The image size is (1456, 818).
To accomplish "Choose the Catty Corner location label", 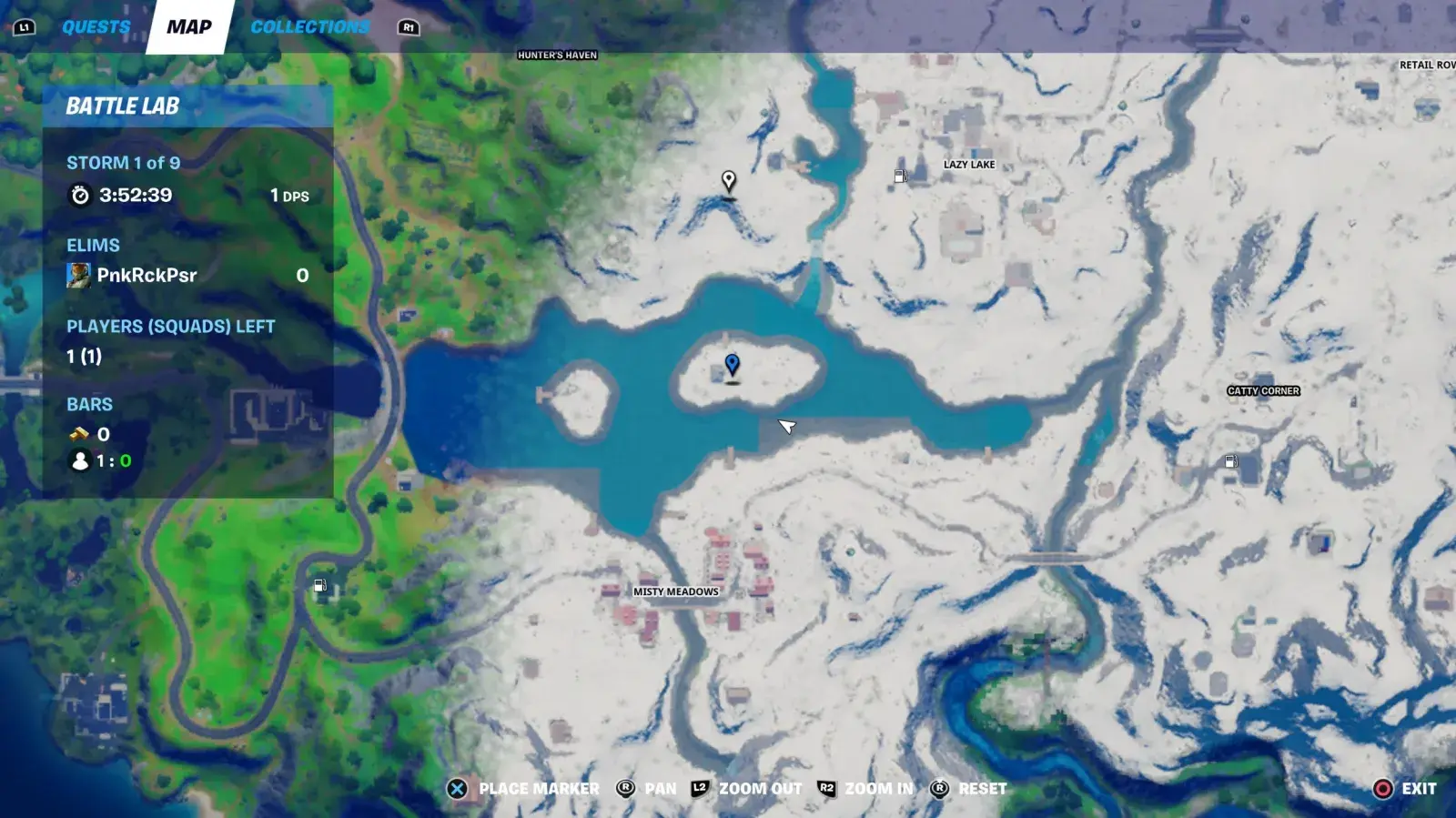I will (x=1263, y=391).
